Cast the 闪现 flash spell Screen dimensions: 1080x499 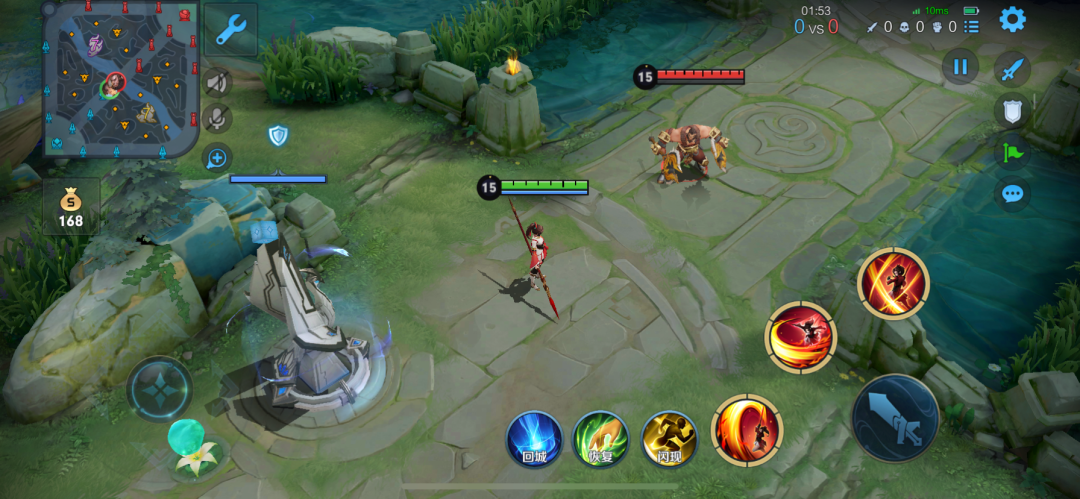[x=668, y=439]
